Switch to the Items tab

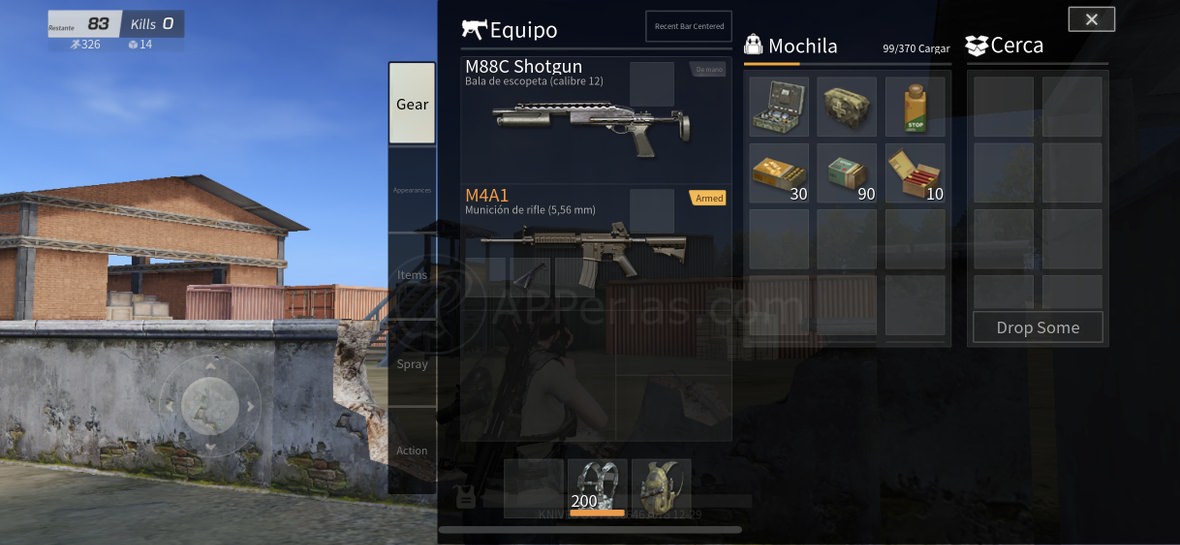(412, 275)
